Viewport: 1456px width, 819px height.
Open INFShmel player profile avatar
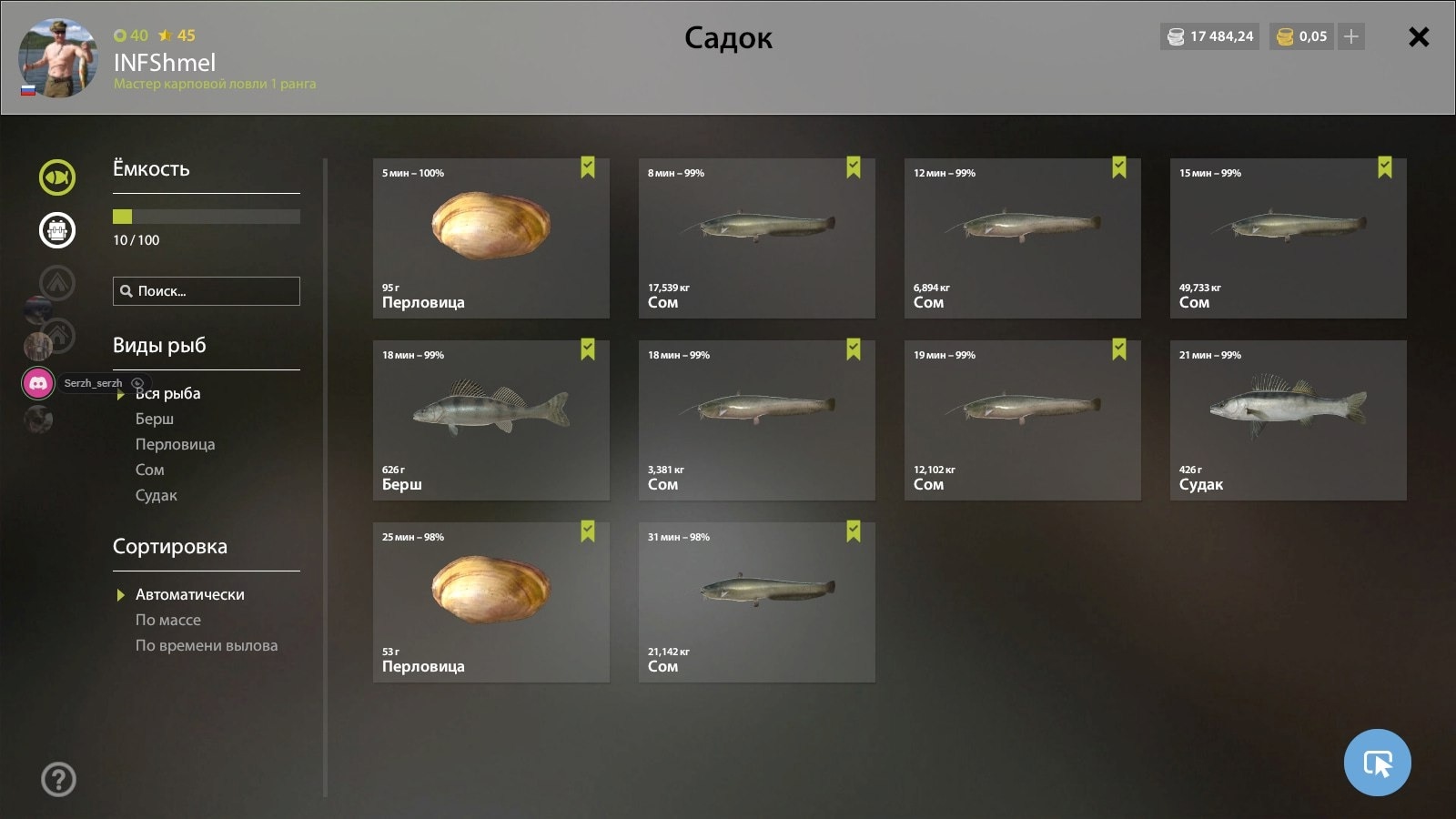(x=57, y=57)
